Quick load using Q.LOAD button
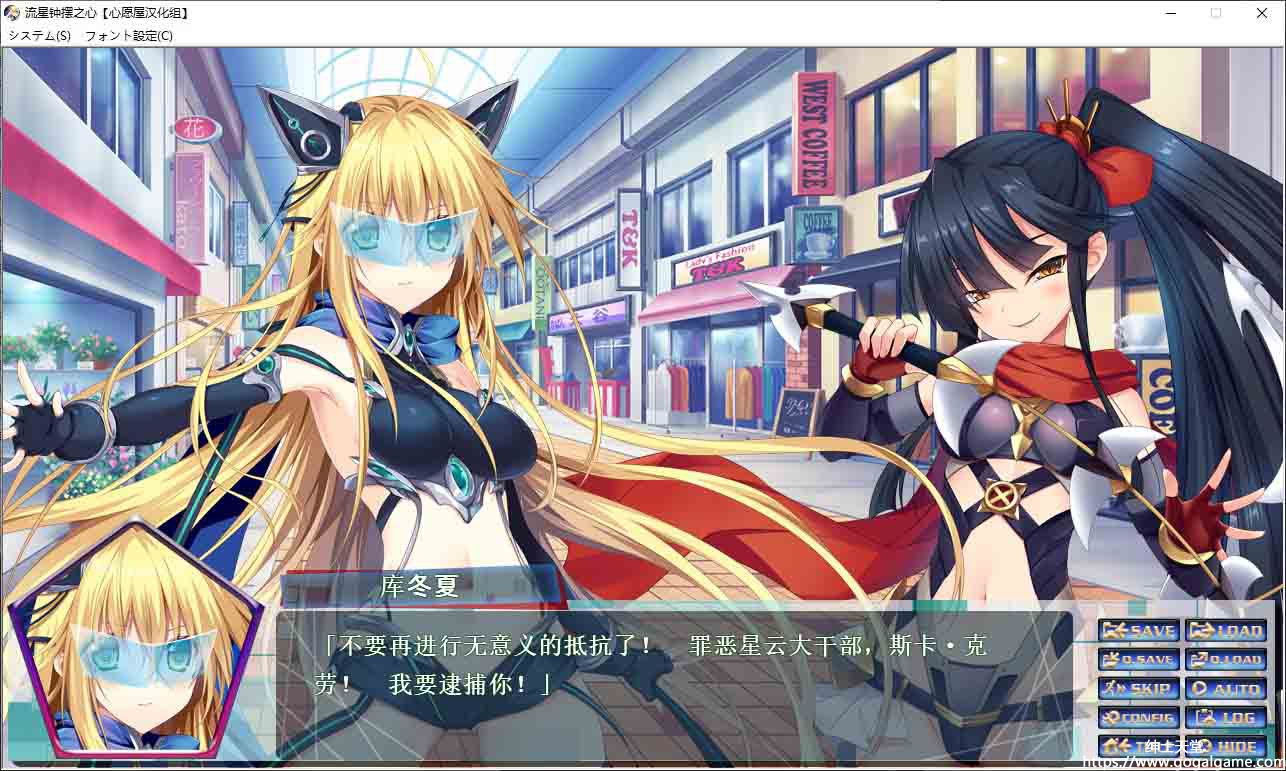 point(1226,660)
